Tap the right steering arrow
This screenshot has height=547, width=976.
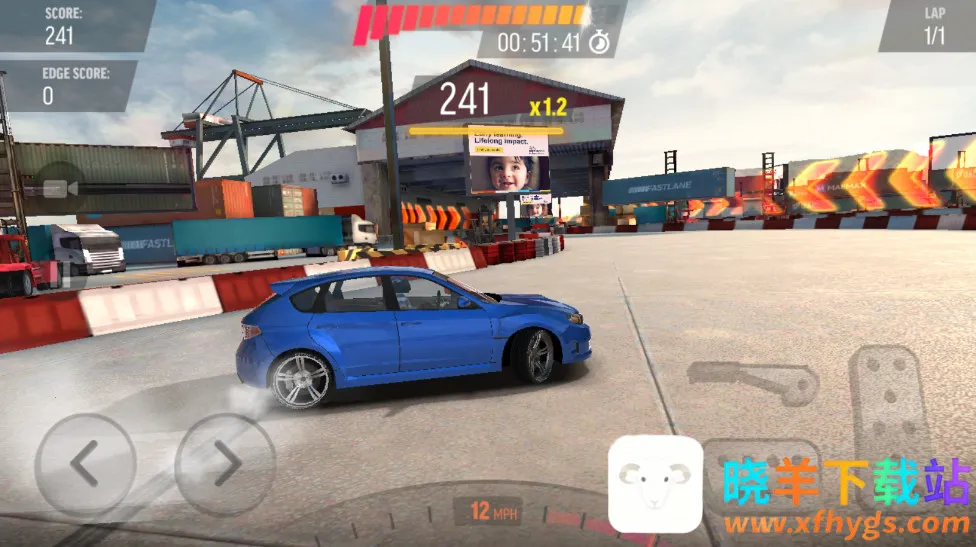click(x=225, y=465)
